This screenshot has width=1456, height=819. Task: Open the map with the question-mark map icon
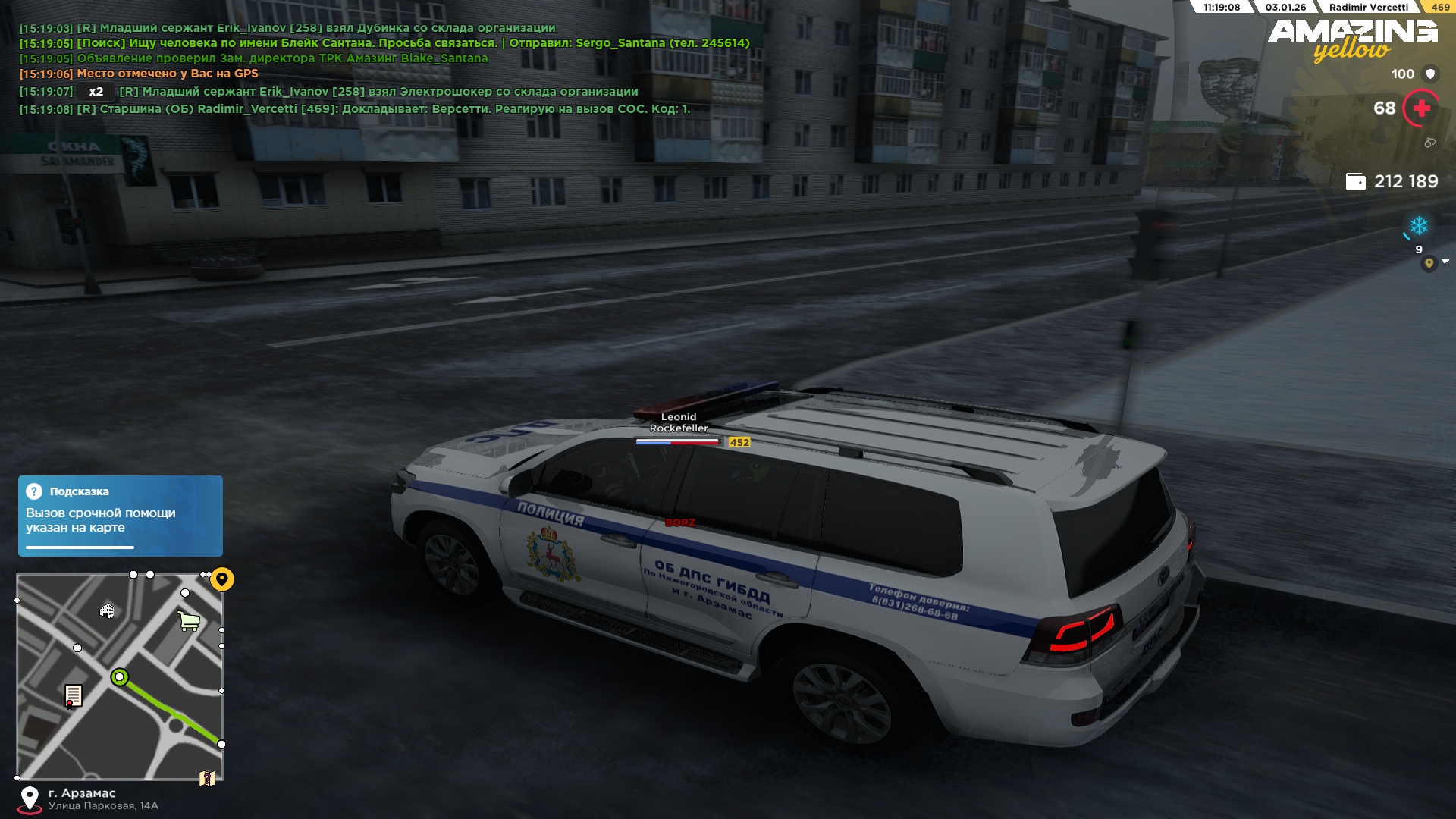tap(207, 779)
